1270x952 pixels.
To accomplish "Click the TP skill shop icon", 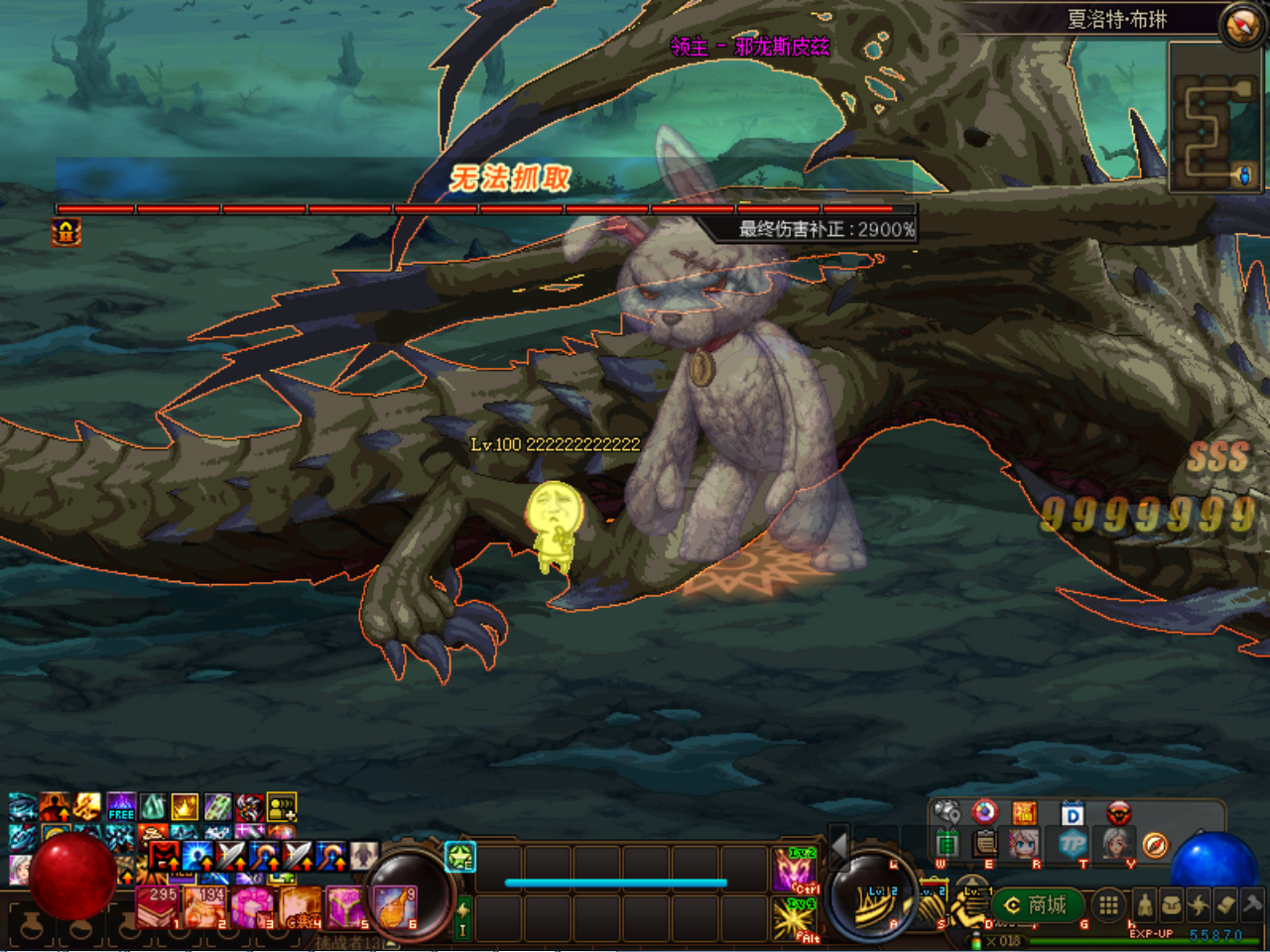I will (1073, 845).
